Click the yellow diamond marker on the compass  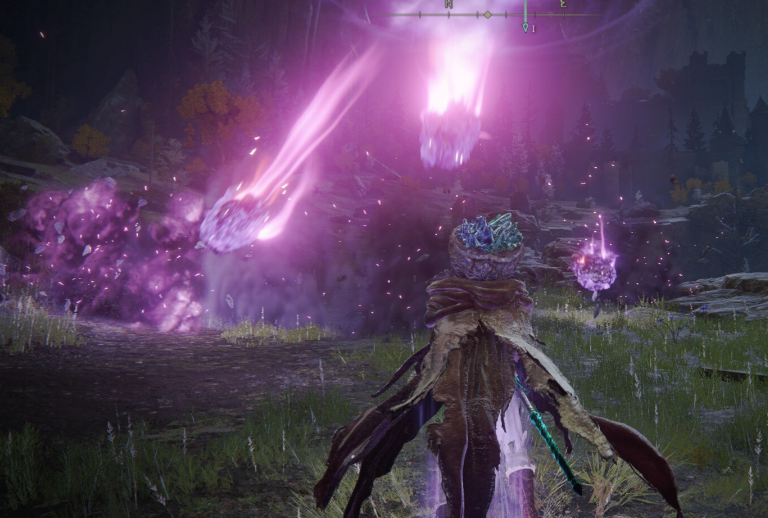click(x=487, y=15)
